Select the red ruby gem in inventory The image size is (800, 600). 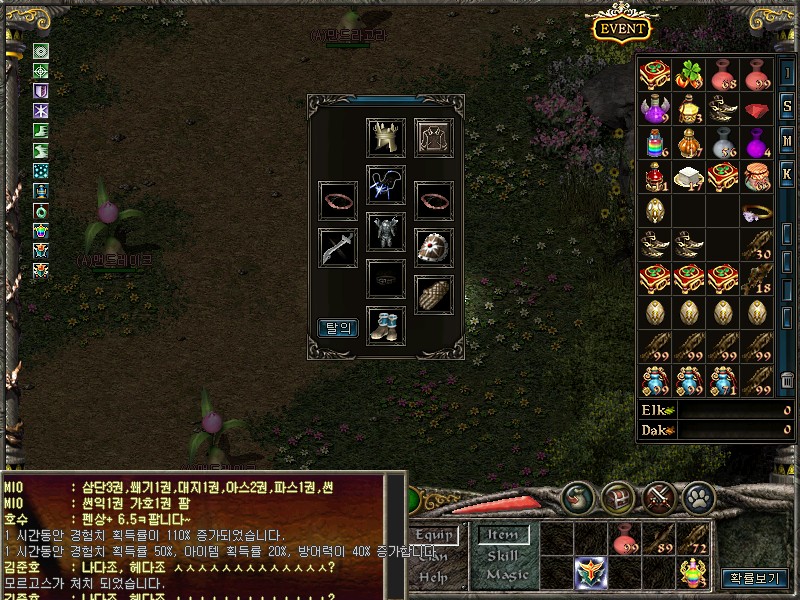coord(760,107)
